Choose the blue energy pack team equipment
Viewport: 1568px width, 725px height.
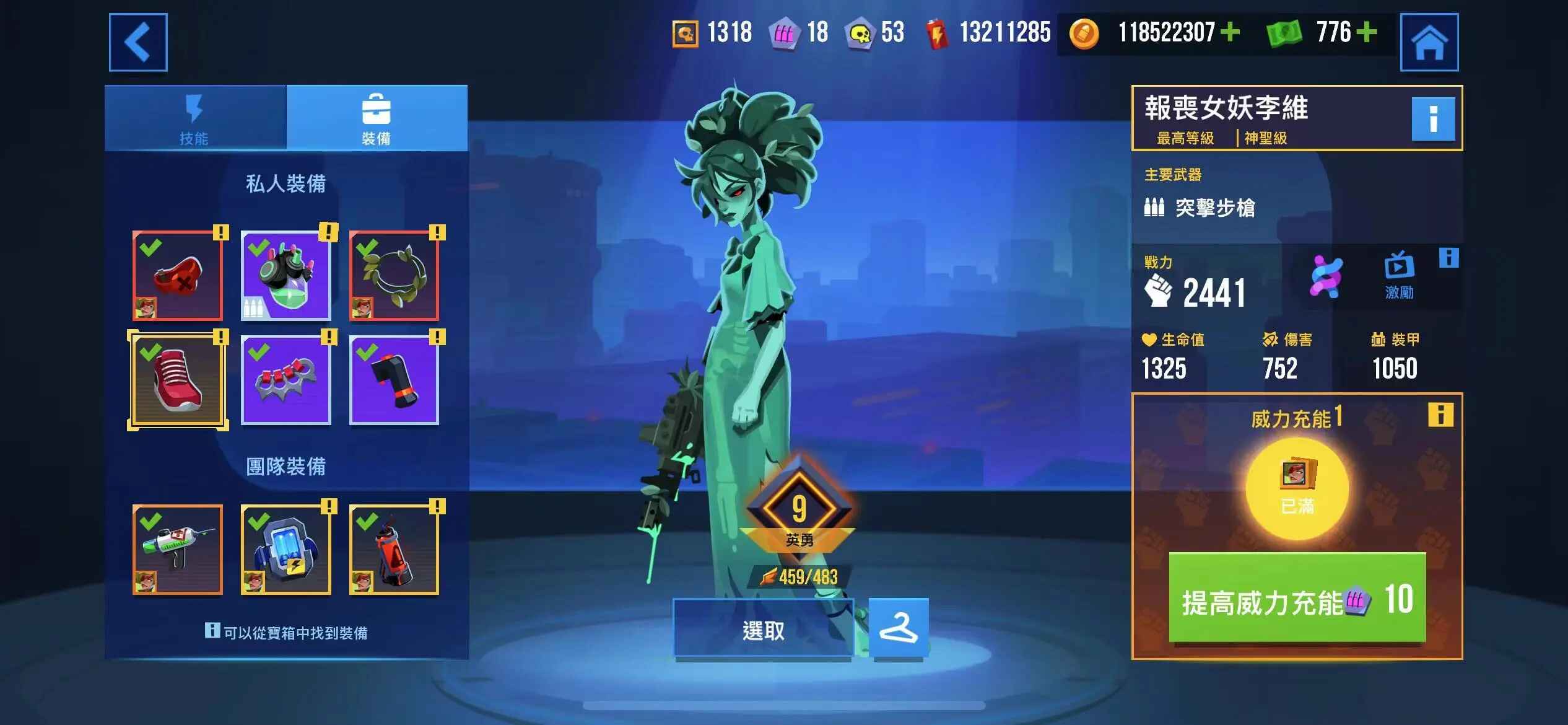click(x=285, y=550)
